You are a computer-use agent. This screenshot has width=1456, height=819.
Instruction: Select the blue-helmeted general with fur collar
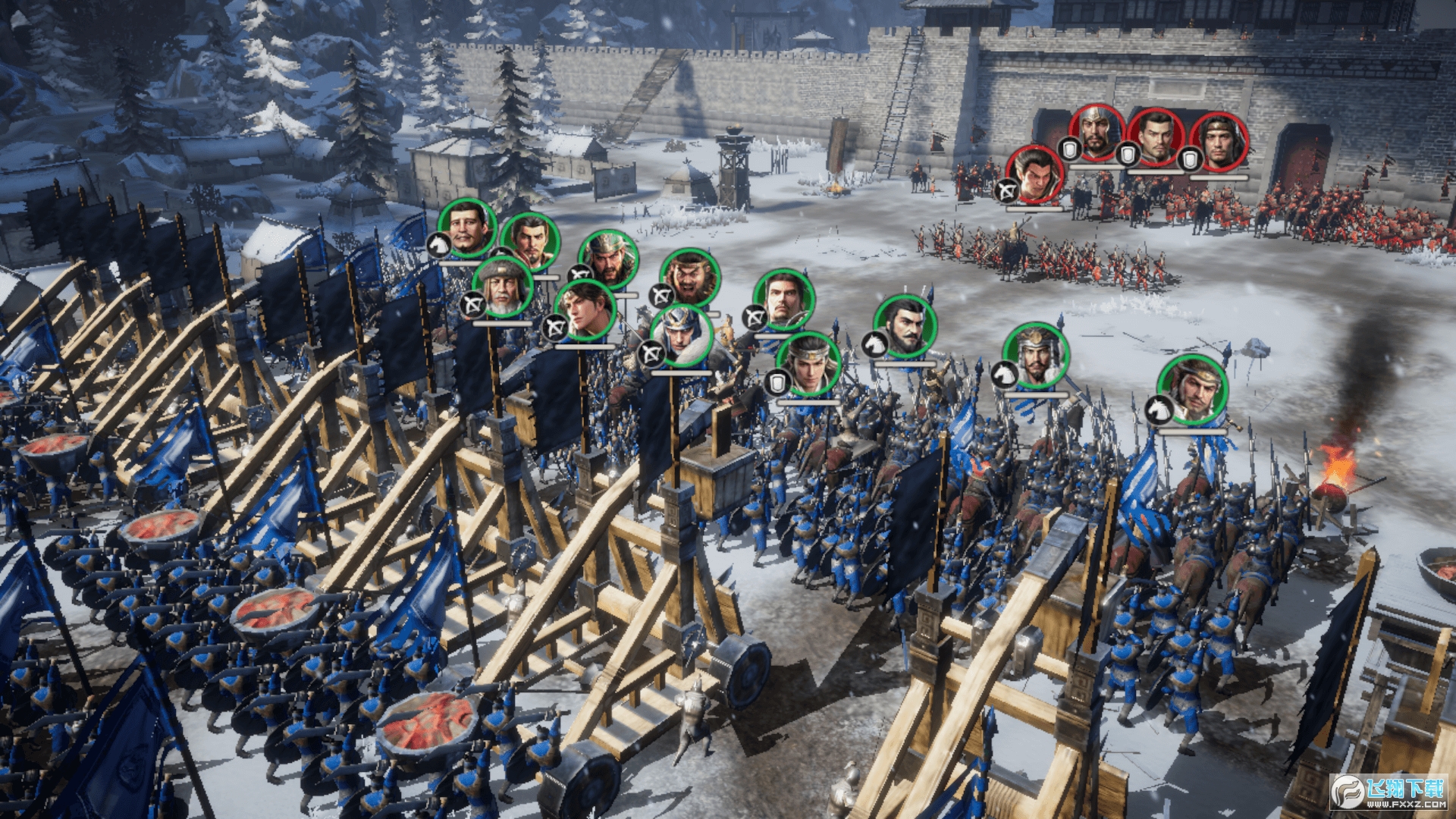(681, 336)
